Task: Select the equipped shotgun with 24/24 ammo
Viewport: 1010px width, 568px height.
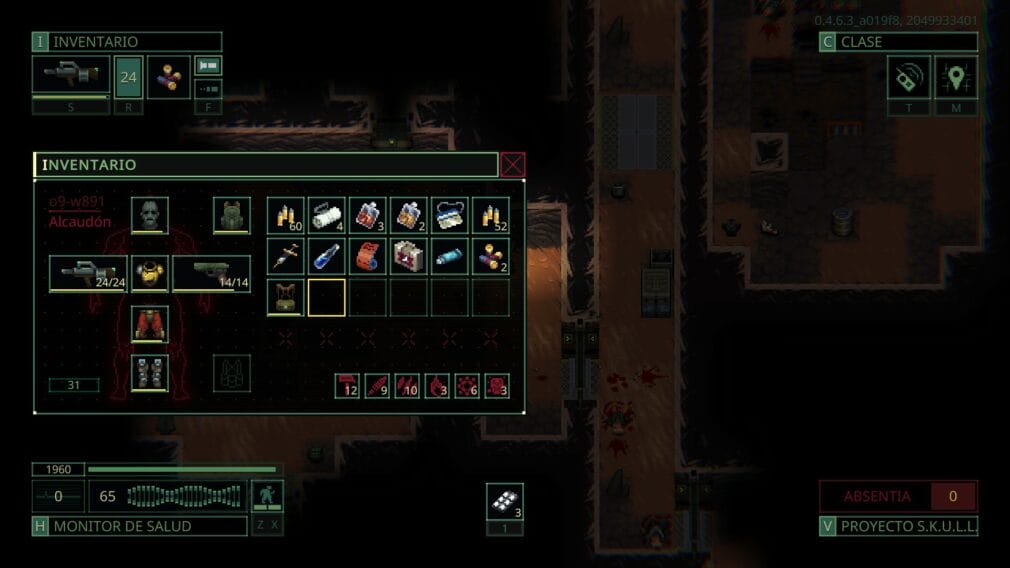Action: (x=88, y=273)
